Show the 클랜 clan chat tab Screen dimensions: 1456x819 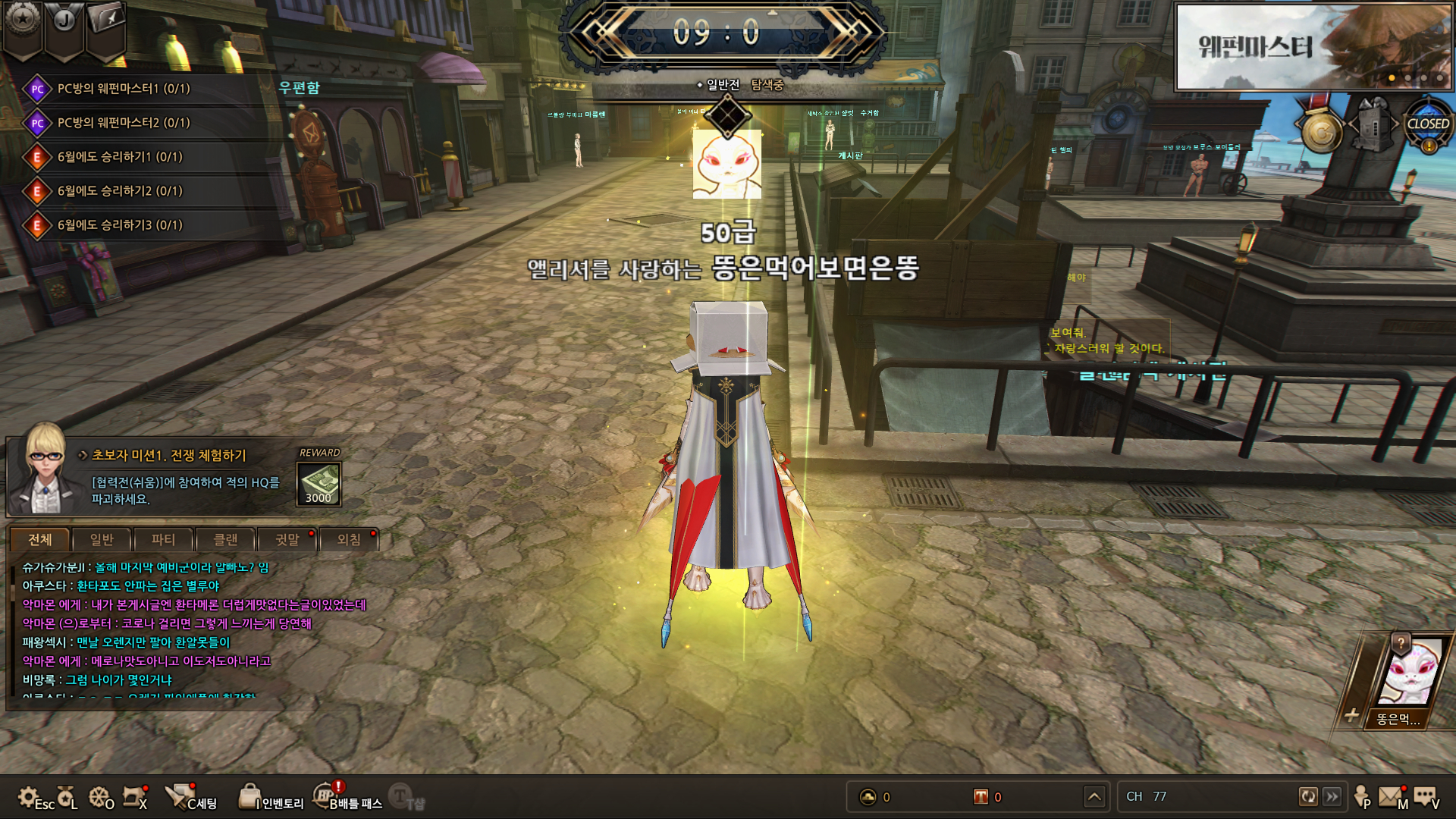225,540
